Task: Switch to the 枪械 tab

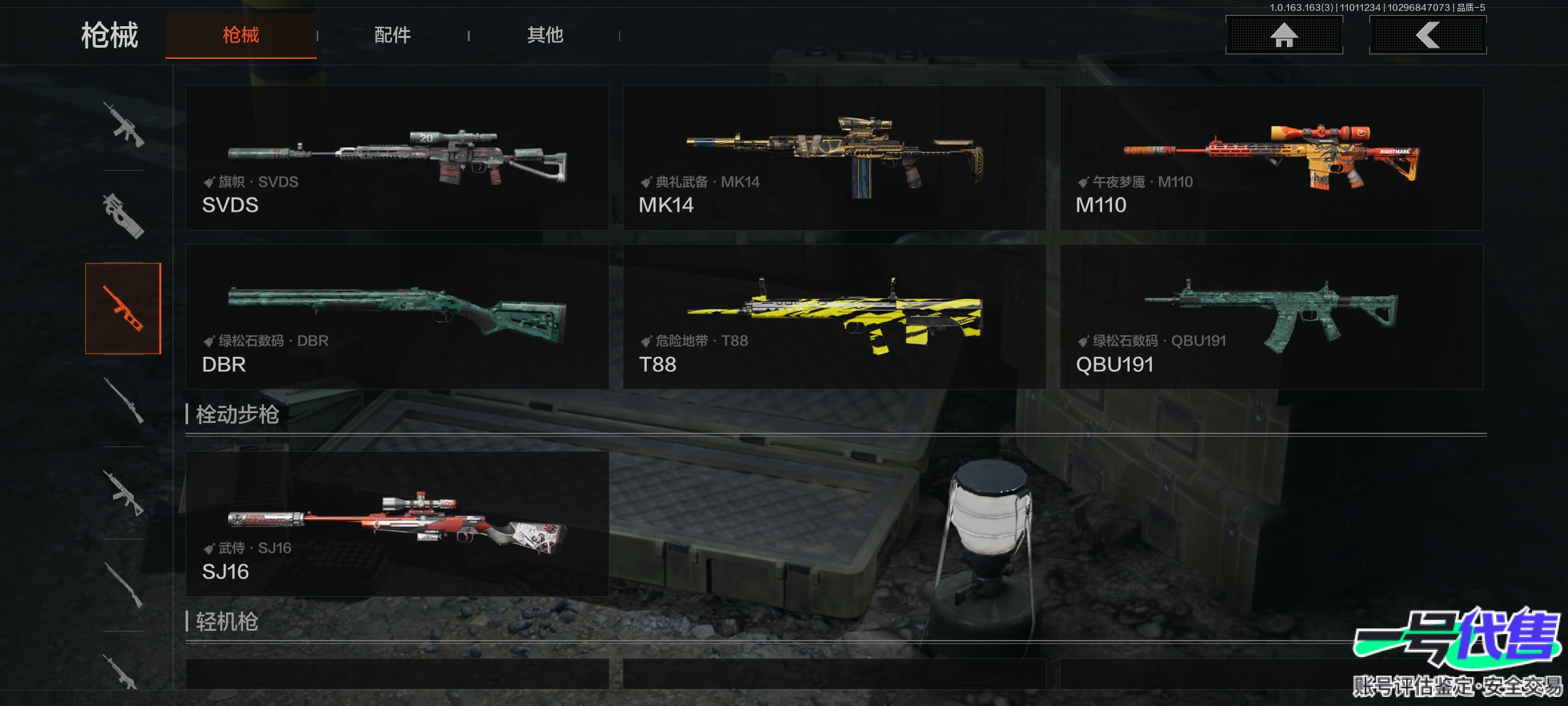Action: click(240, 35)
